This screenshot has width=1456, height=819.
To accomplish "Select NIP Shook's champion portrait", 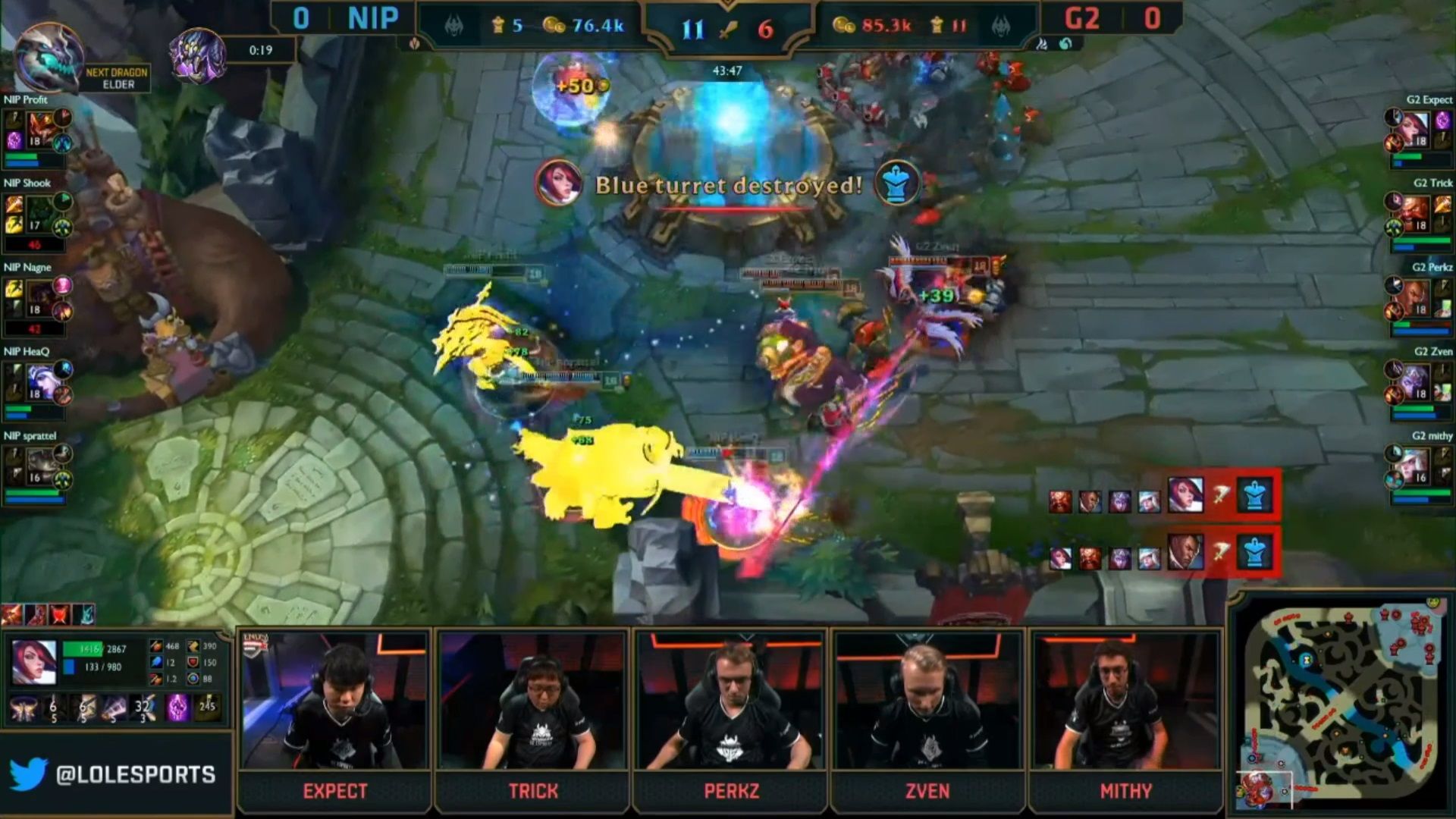I will pyautogui.click(x=39, y=212).
